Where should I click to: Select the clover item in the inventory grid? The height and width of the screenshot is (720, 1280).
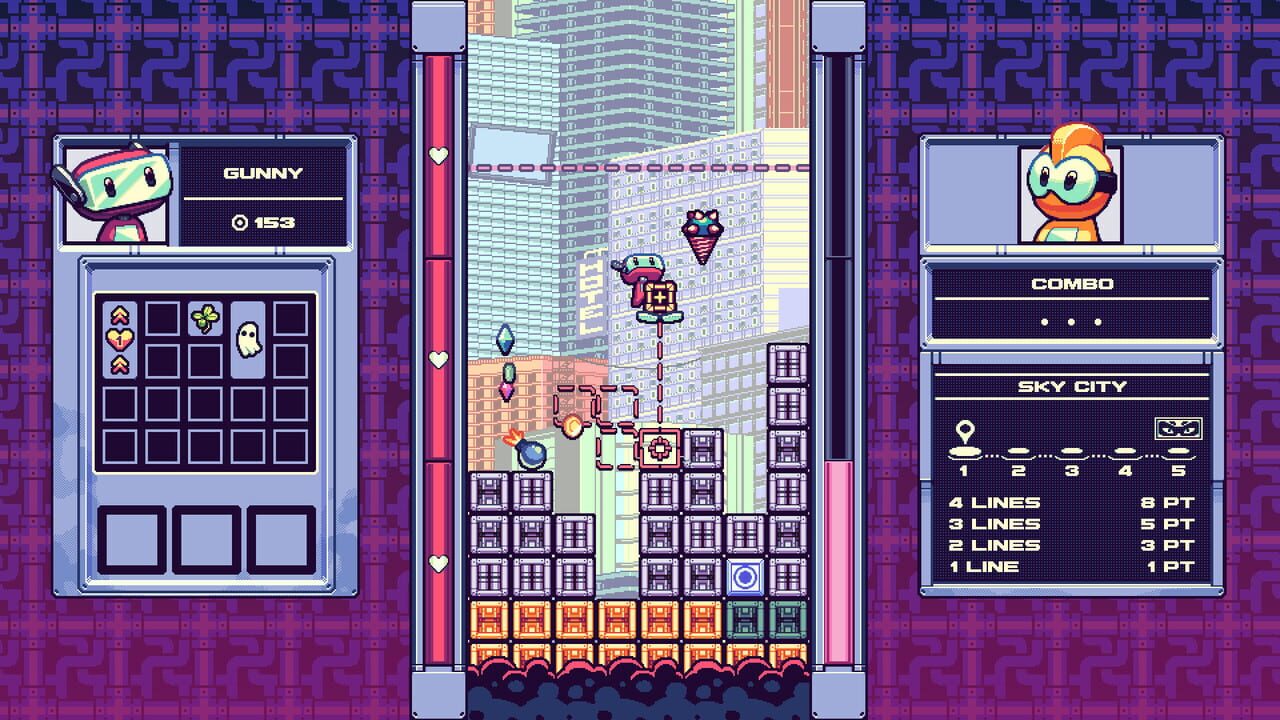(x=205, y=318)
